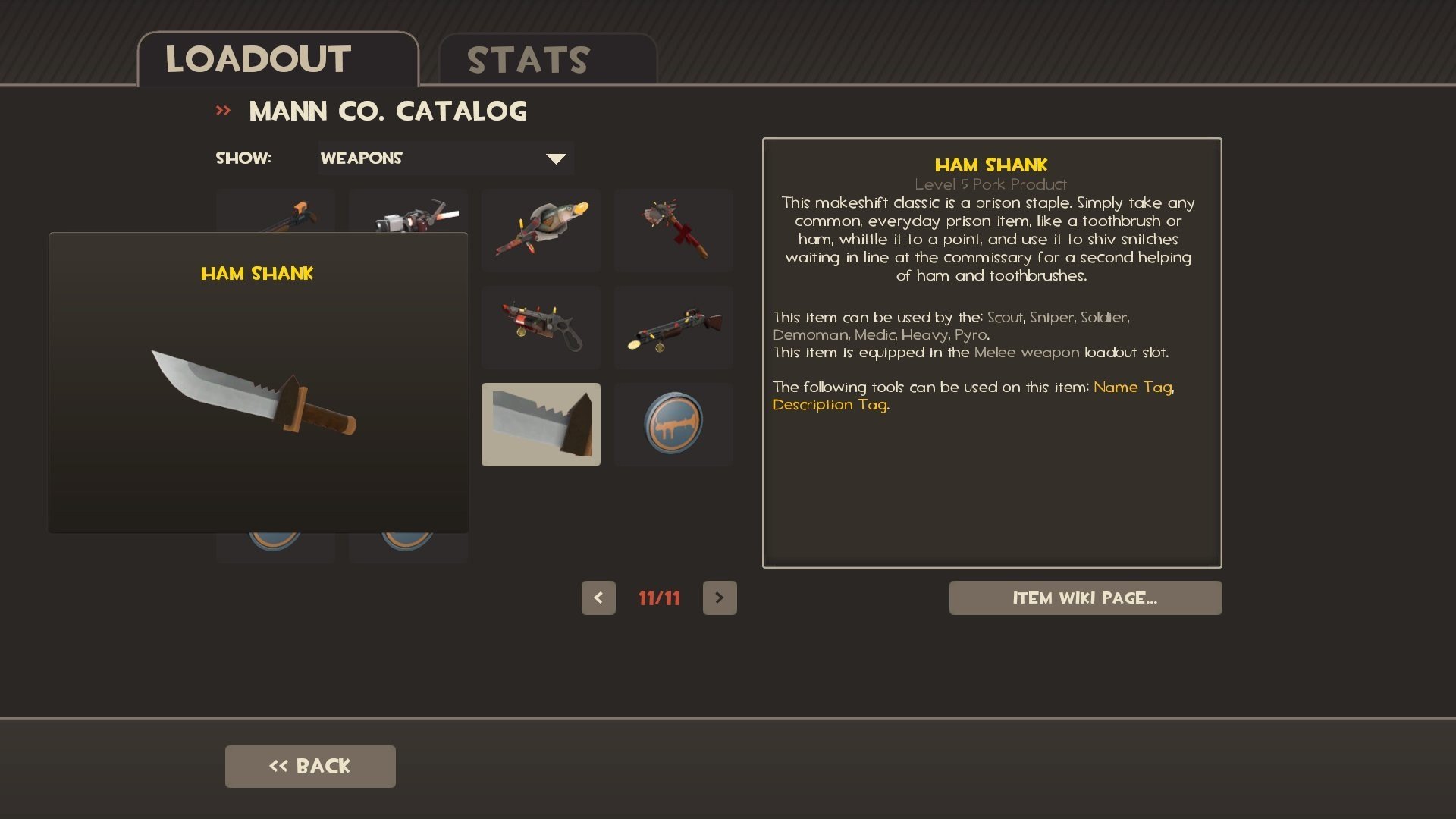
Task: Select the rocket launcher token item
Action: 673,424
